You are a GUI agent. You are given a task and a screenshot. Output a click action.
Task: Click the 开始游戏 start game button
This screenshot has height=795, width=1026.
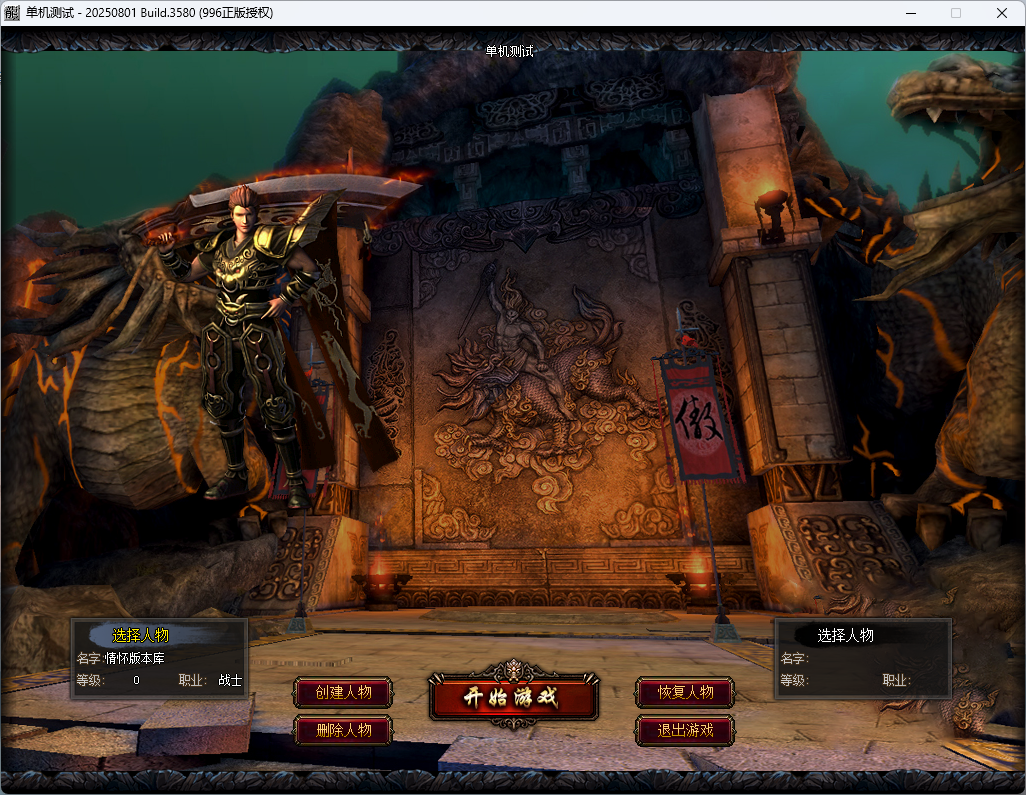[513, 697]
